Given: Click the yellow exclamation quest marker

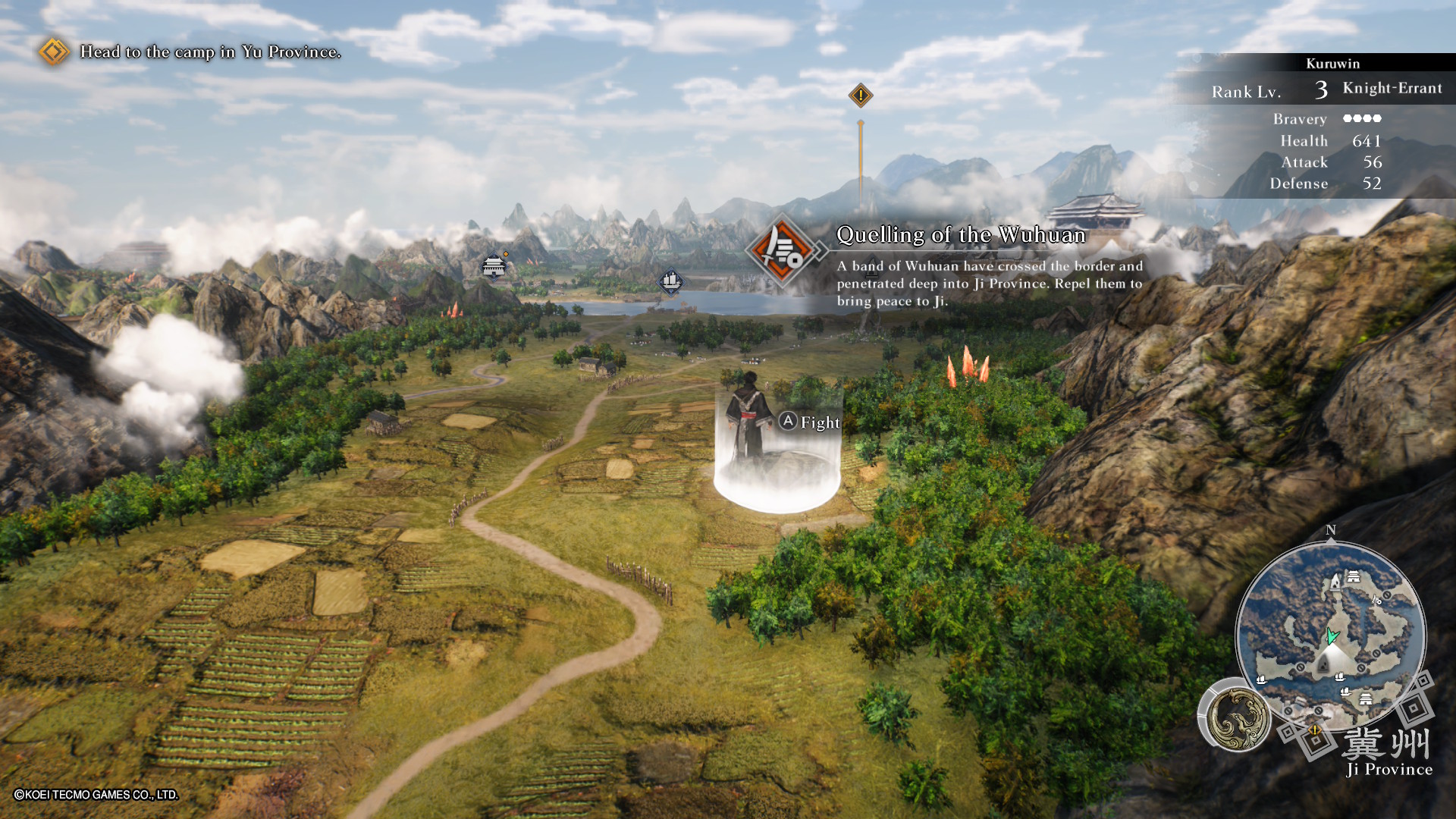Looking at the screenshot, I should click(x=861, y=96).
